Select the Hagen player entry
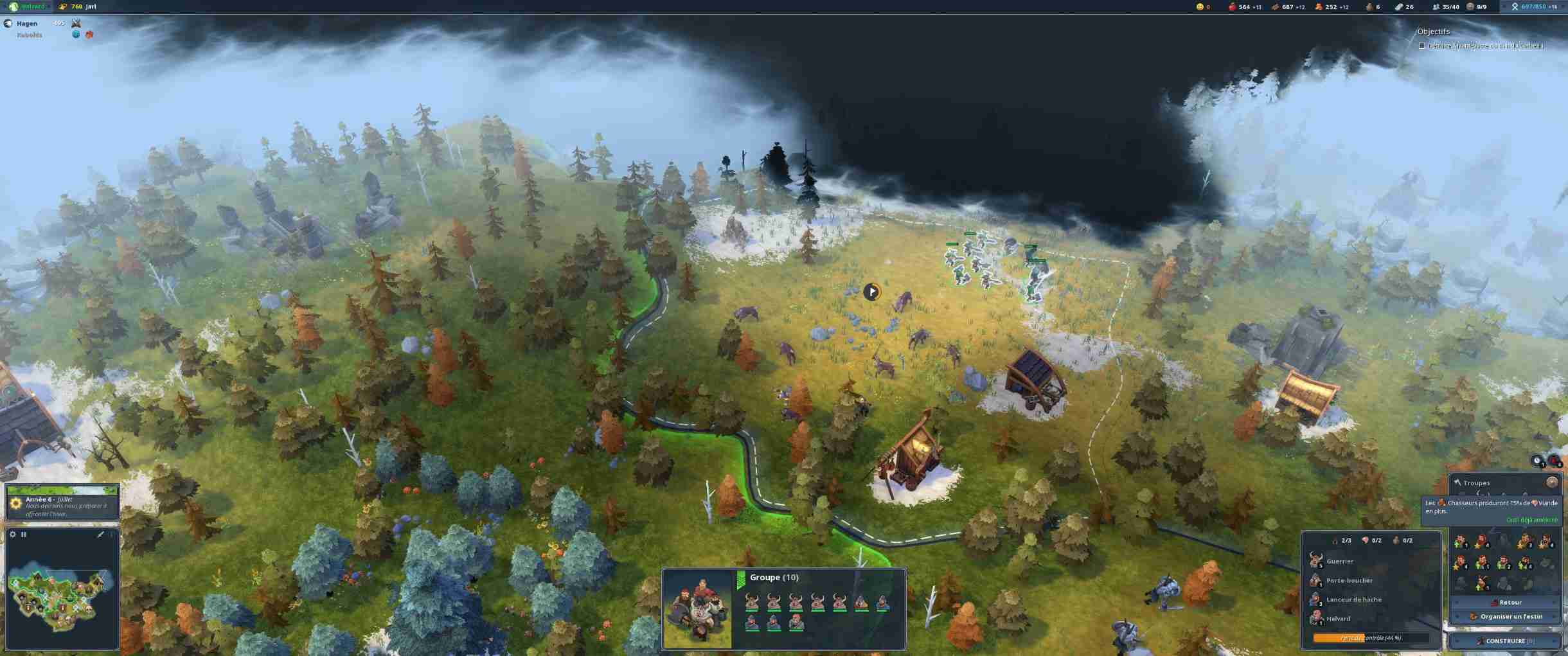1568x656 pixels. tap(27, 24)
